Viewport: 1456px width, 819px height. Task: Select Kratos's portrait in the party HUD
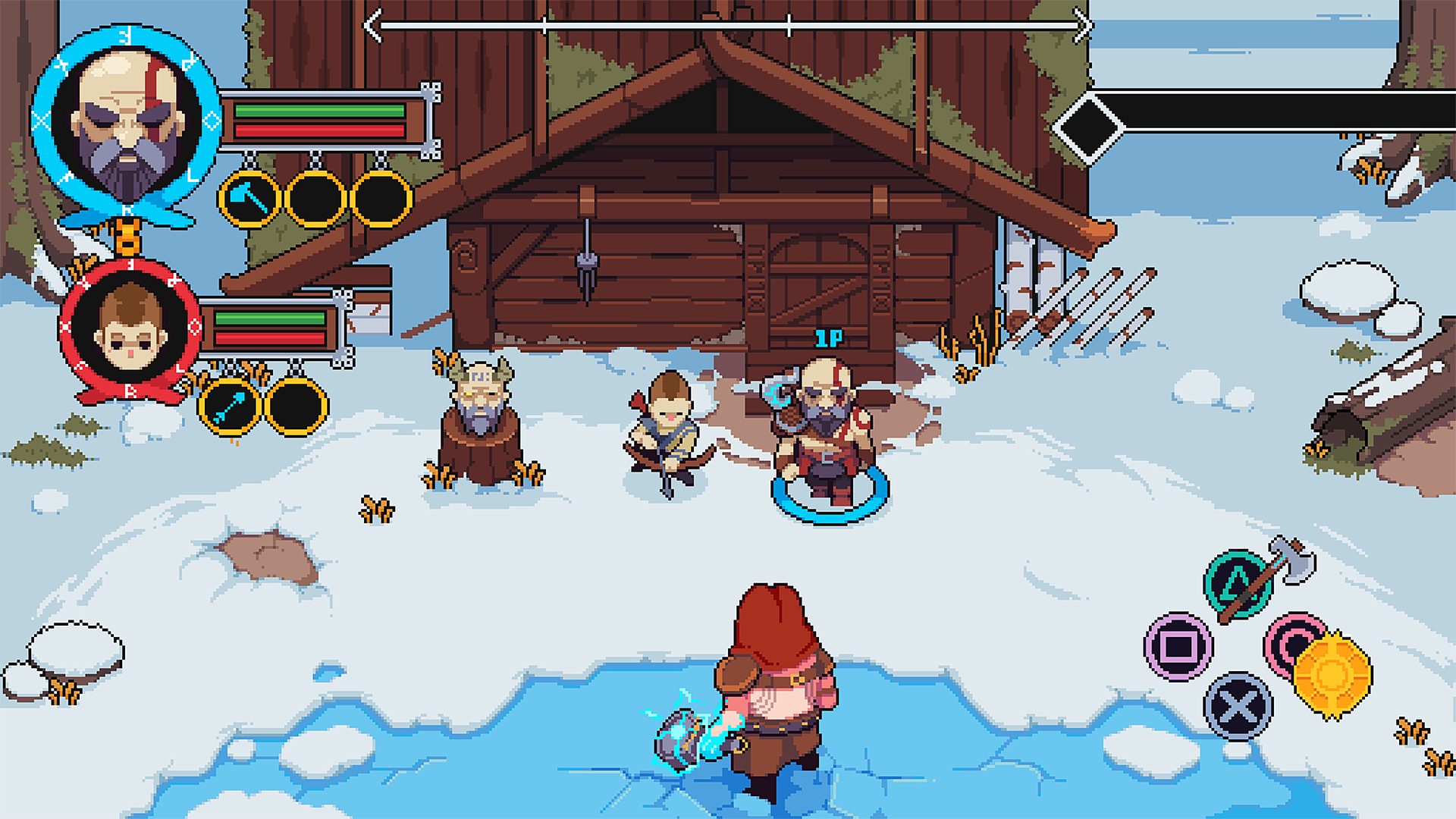coord(127,123)
